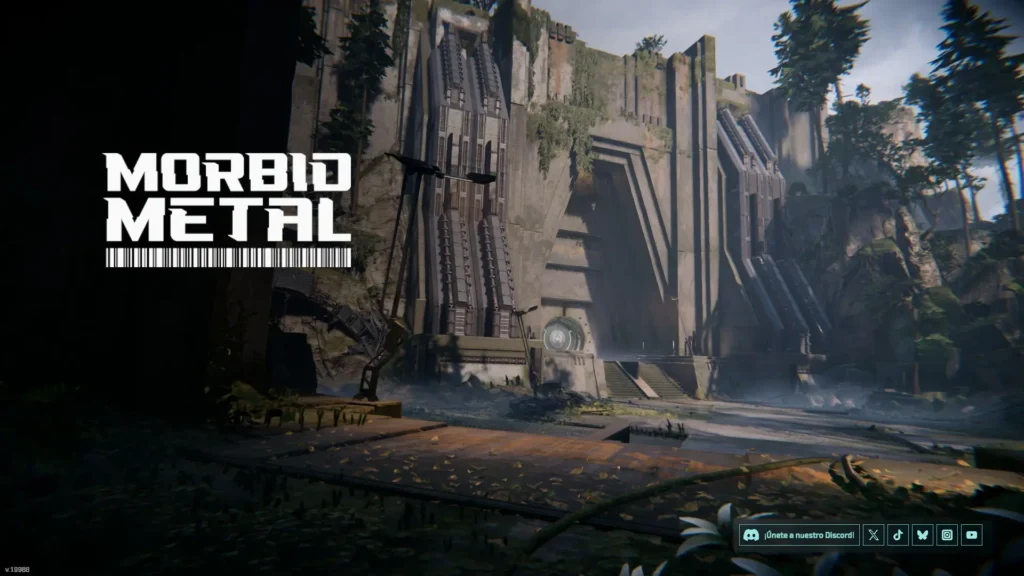Open the Instagram social link
The height and width of the screenshot is (576, 1024).
pos(947,535)
